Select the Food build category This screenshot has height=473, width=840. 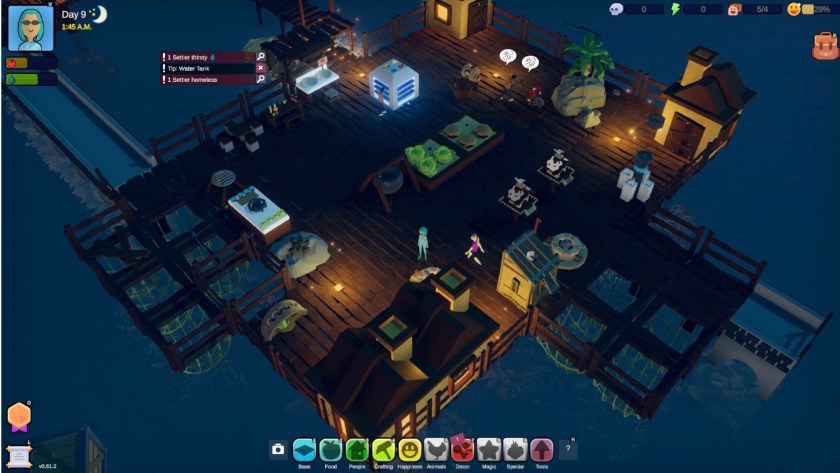(x=331, y=450)
